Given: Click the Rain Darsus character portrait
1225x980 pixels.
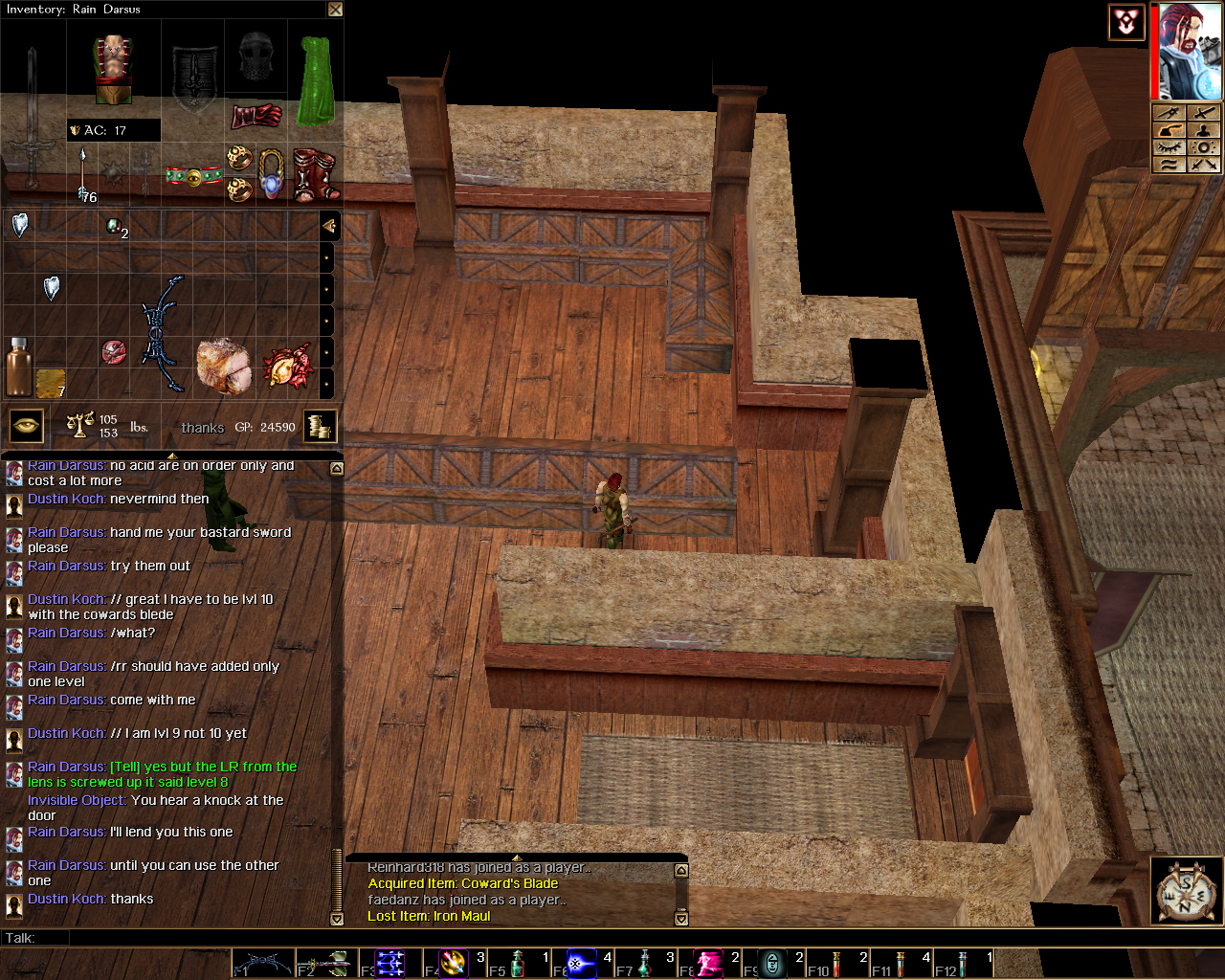Looking at the screenshot, I should click(1190, 52).
